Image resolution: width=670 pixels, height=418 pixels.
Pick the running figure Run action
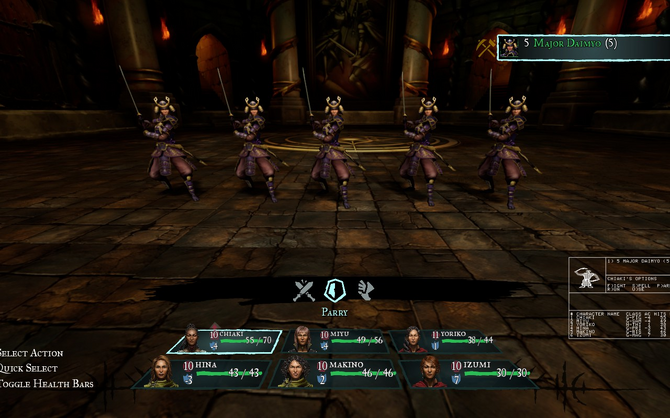coord(366,291)
